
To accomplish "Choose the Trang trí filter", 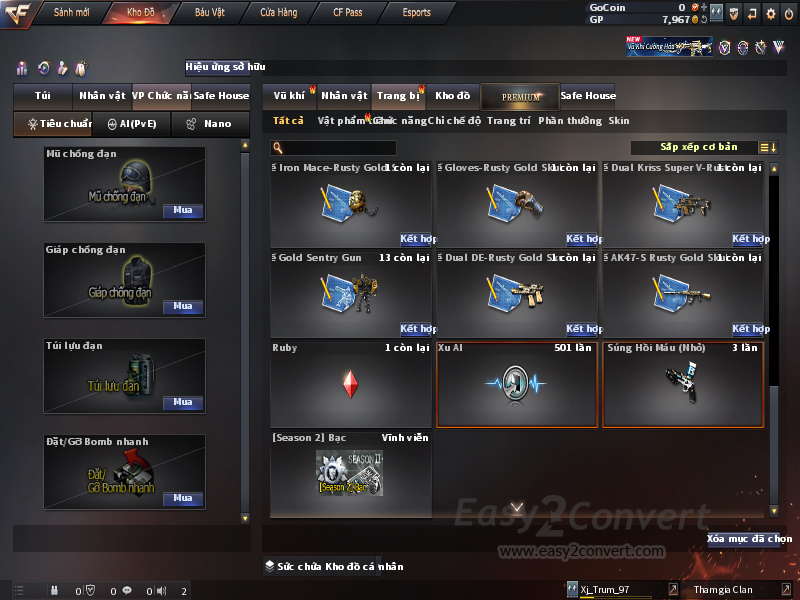I will click(509, 121).
